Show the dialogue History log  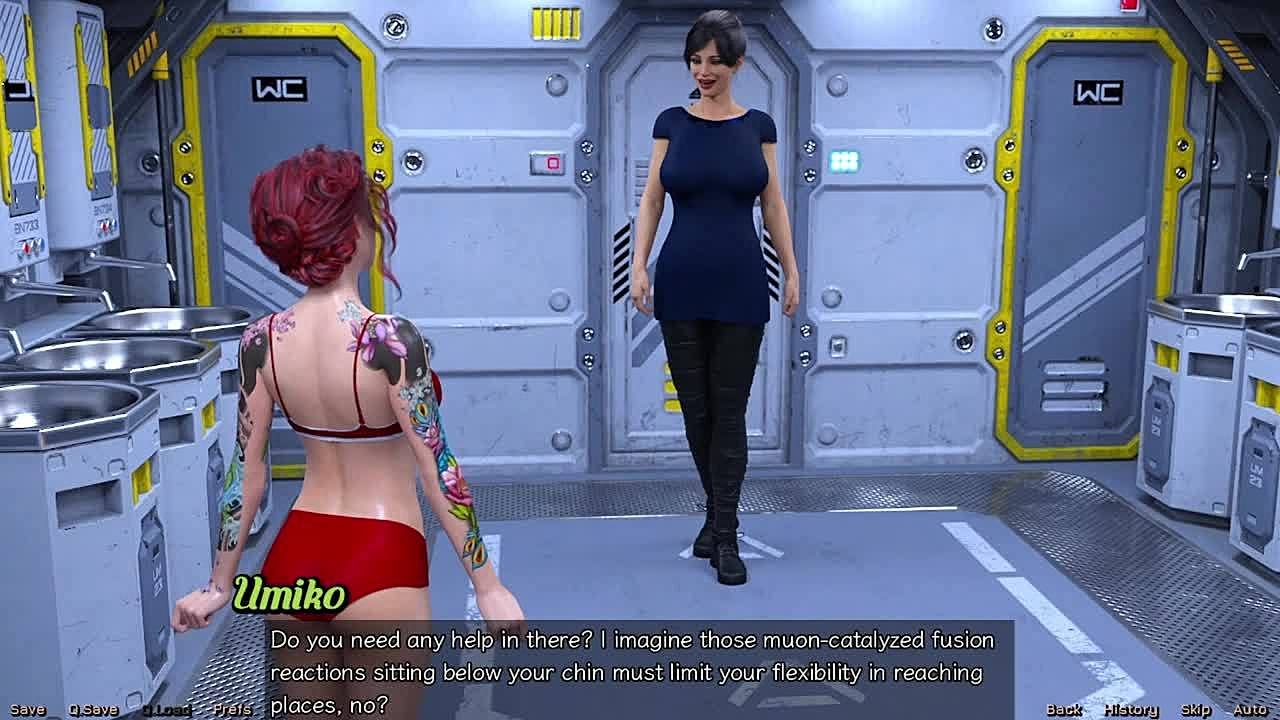(x=1130, y=709)
